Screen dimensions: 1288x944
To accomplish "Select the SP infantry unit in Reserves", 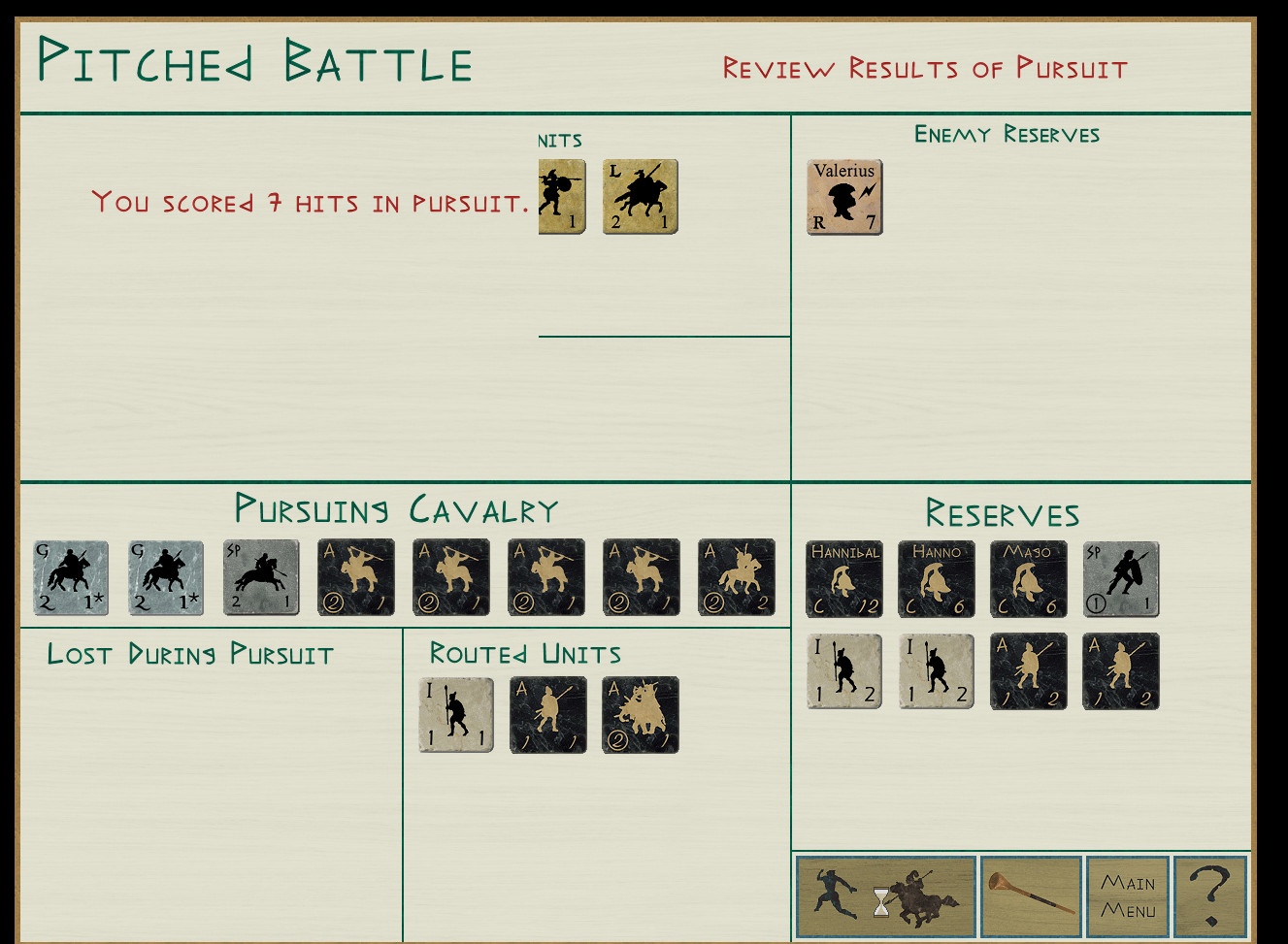I will click(1121, 579).
